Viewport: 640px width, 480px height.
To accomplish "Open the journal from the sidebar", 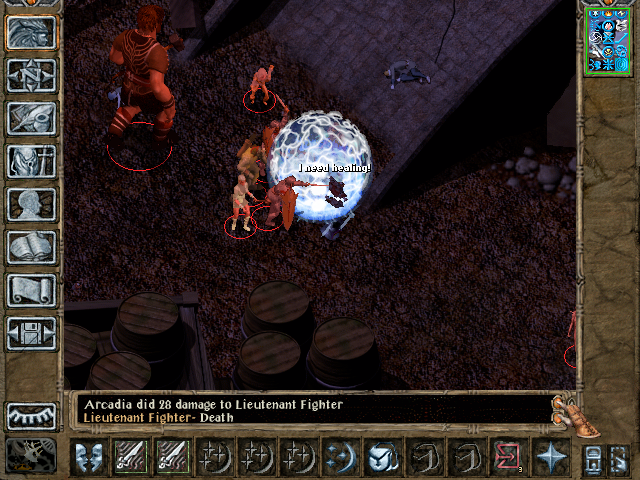I will (x=32, y=118).
